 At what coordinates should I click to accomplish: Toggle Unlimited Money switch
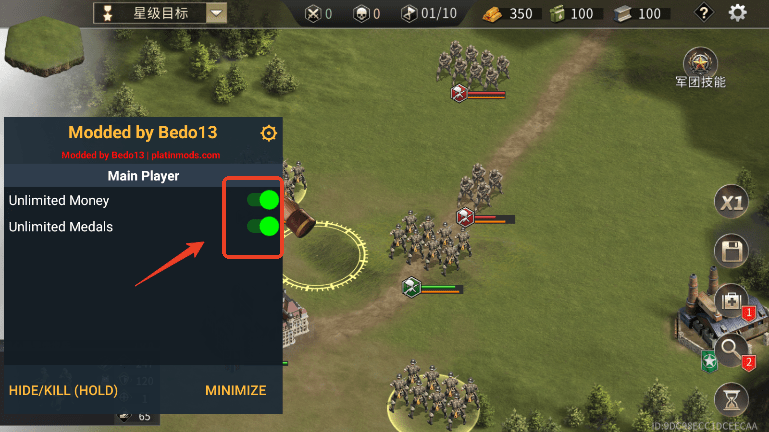263,200
